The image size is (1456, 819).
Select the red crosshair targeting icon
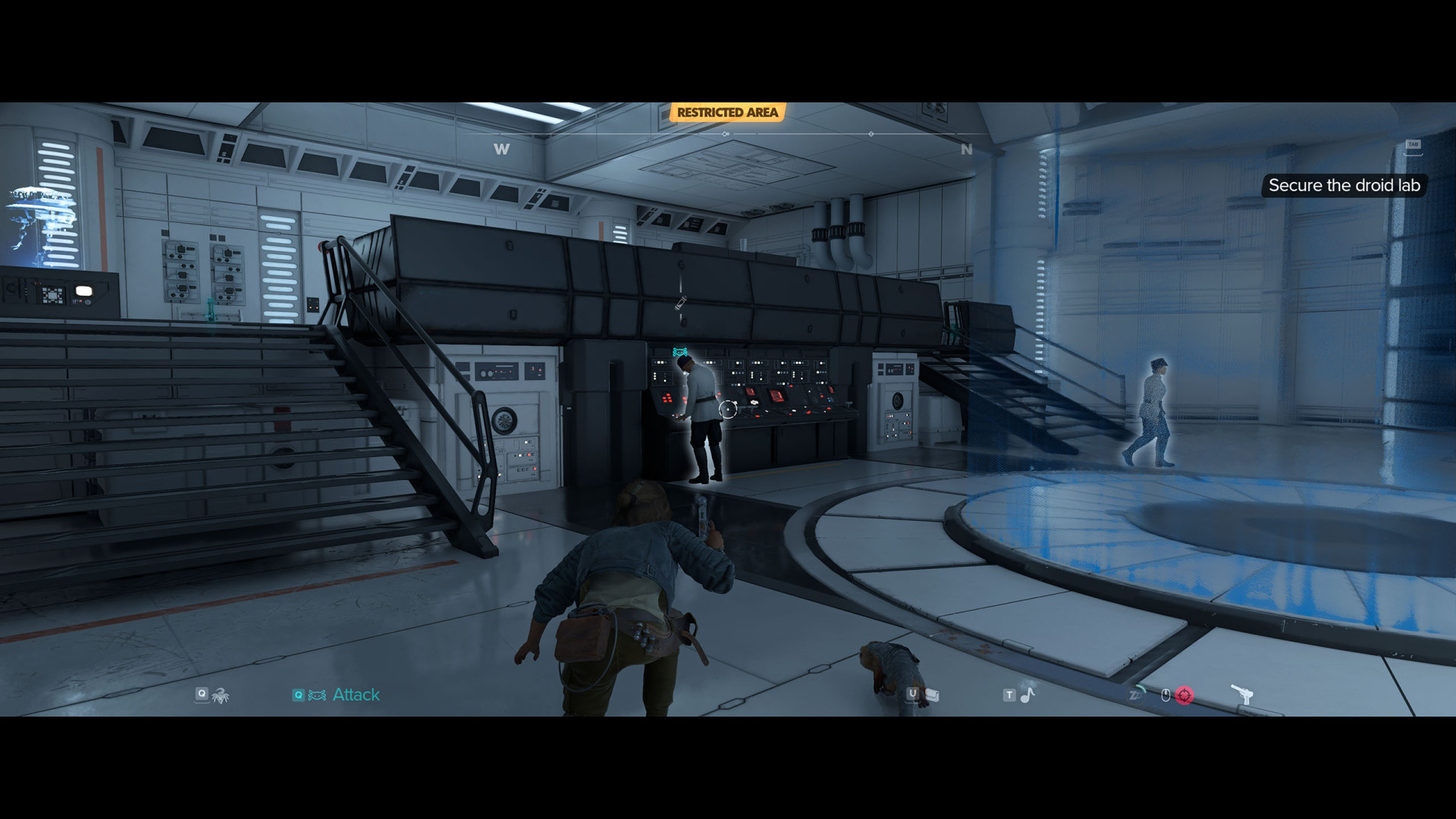pyautogui.click(x=1184, y=695)
